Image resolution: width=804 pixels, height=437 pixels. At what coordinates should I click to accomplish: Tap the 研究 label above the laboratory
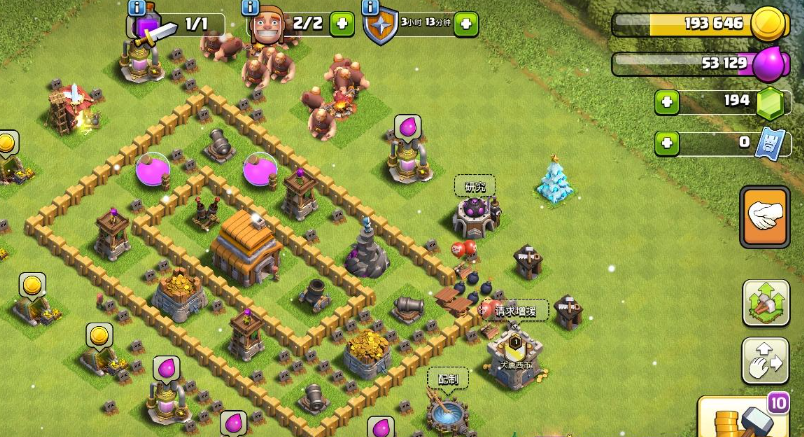pyautogui.click(x=475, y=185)
